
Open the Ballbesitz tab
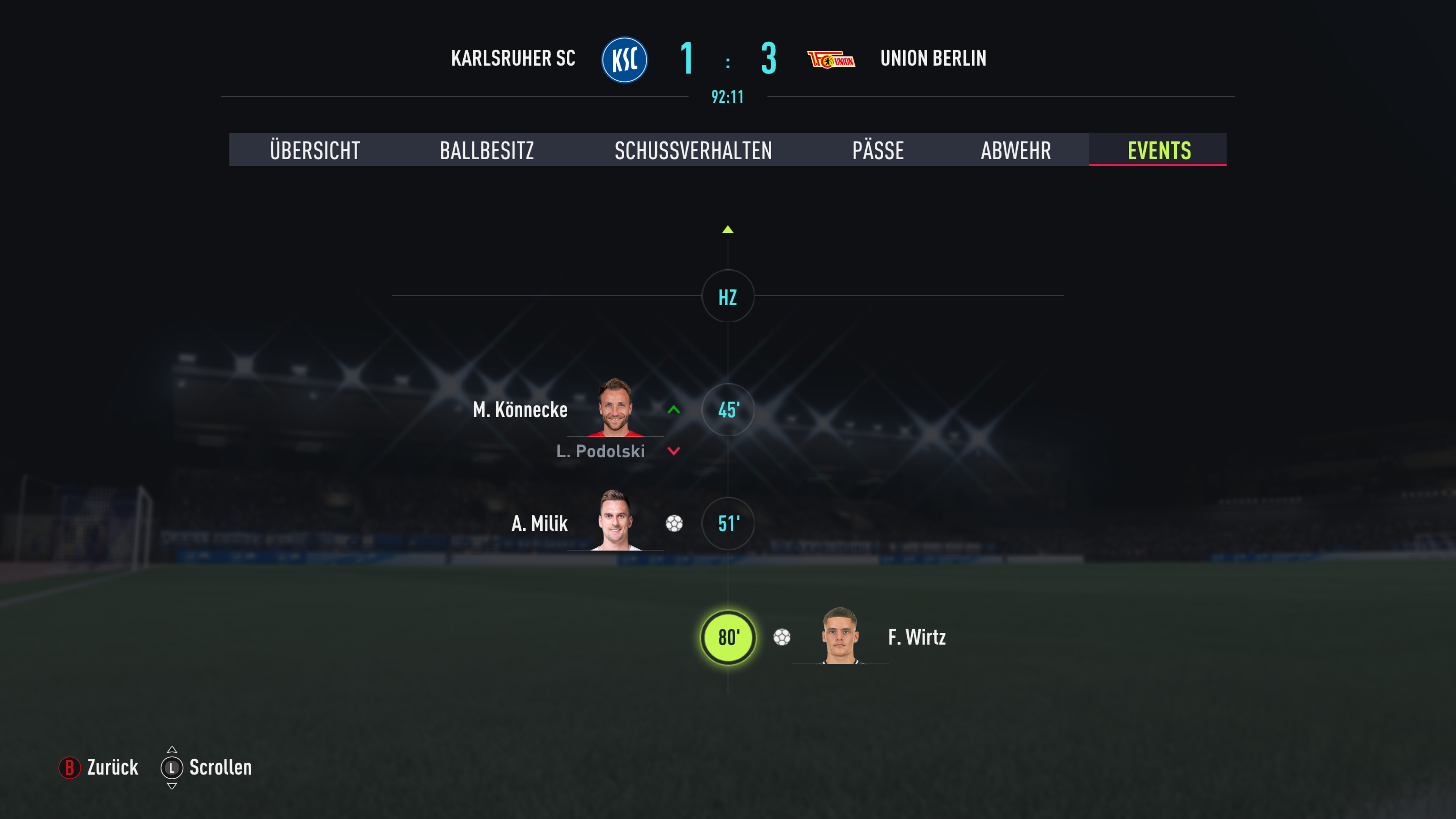click(x=486, y=151)
